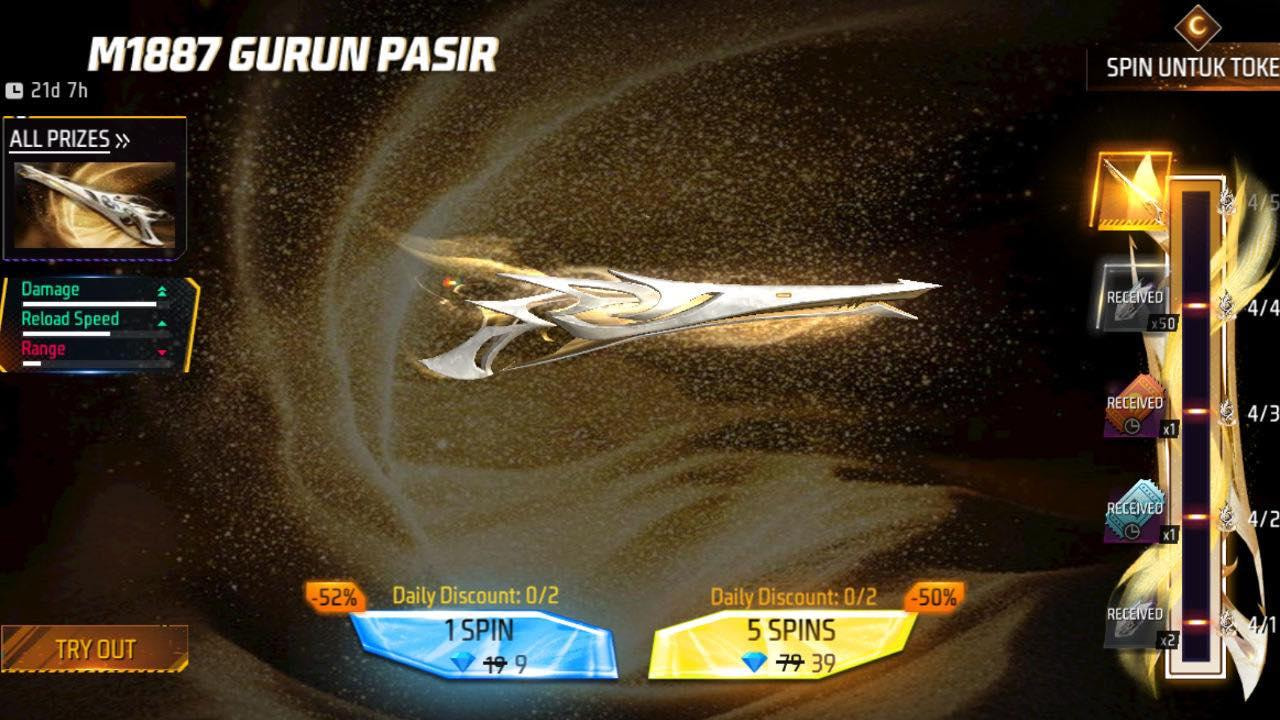View the received x50 reward slot
This screenshot has height=720, width=1280.
[1134, 298]
